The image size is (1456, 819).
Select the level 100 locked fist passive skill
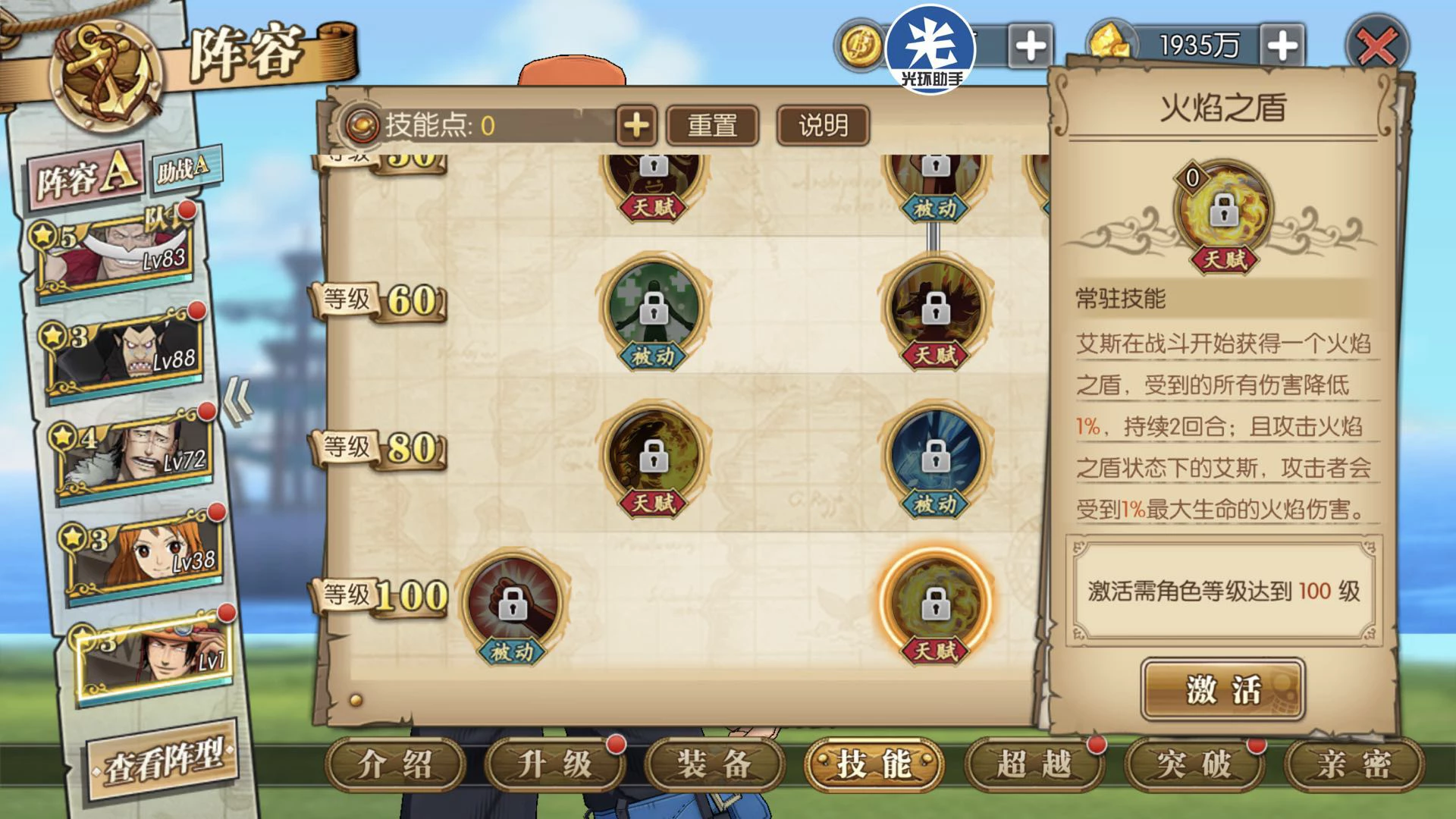[513, 603]
